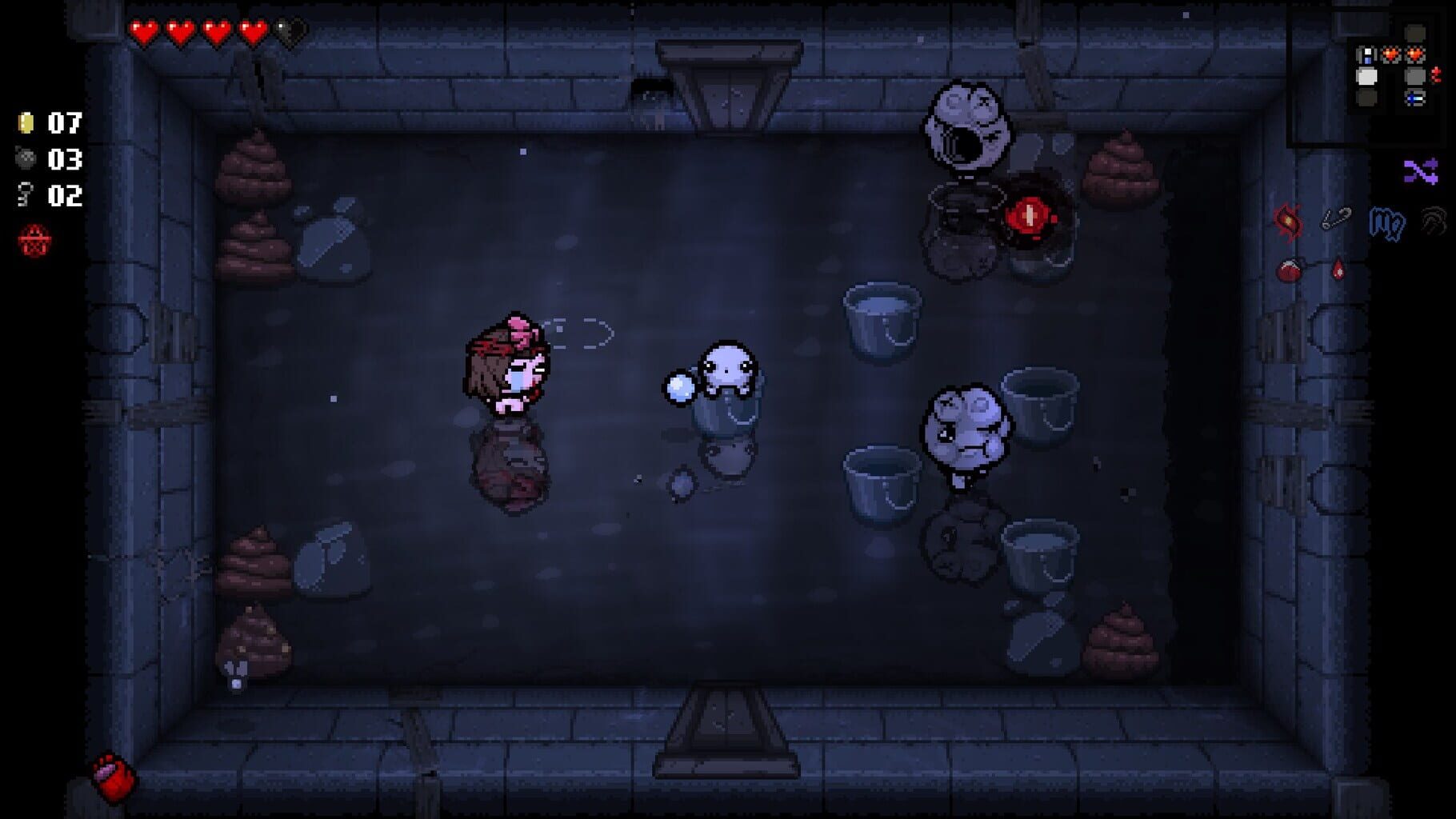
Task: Click the current room marker on the minimap
Action: [1366, 77]
